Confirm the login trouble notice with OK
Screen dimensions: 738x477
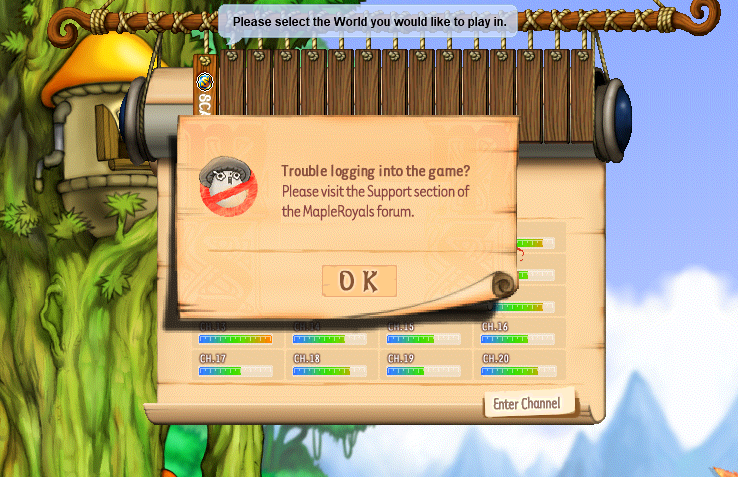(359, 282)
